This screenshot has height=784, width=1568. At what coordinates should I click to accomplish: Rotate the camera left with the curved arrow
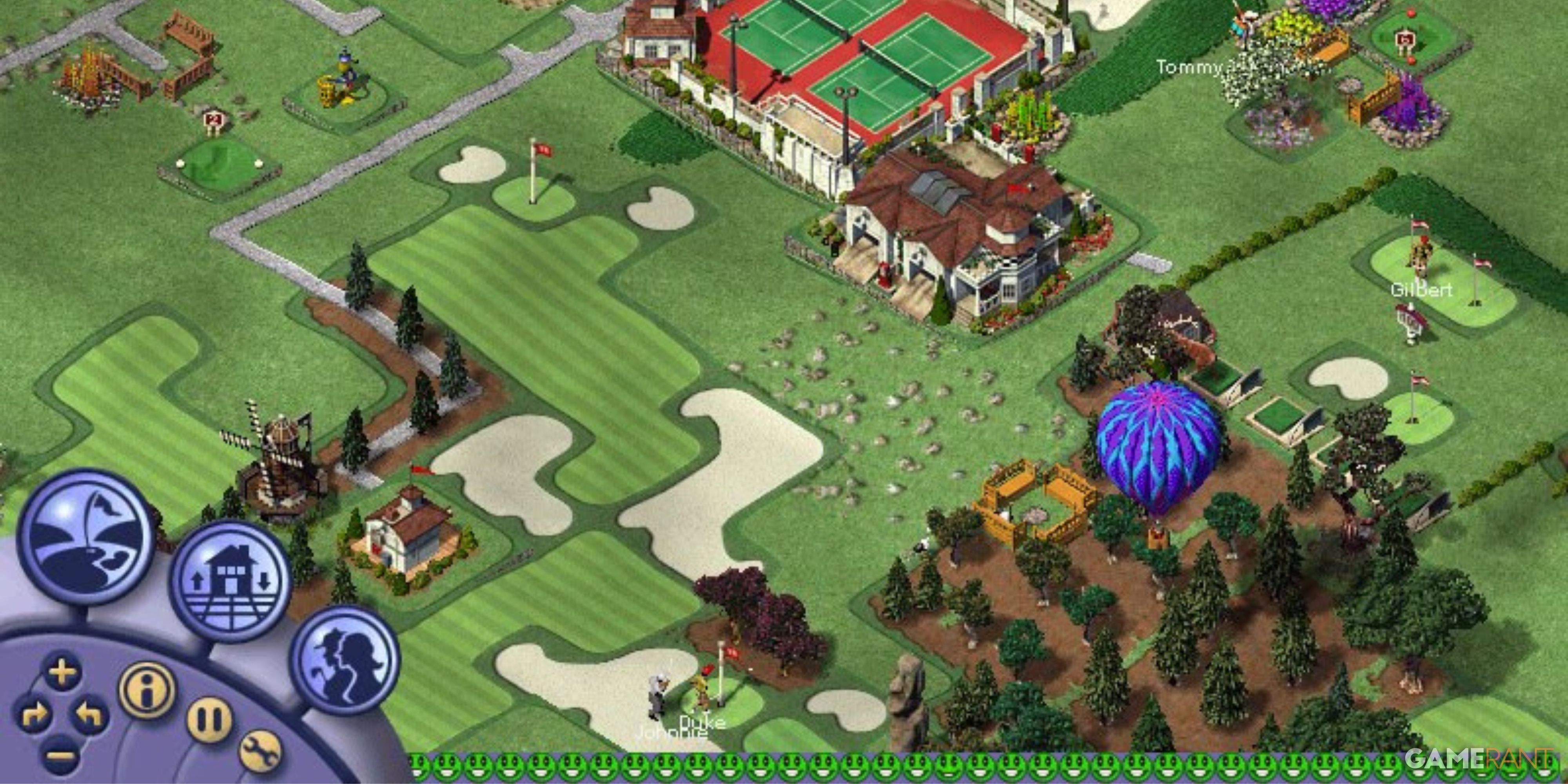click(88, 715)
